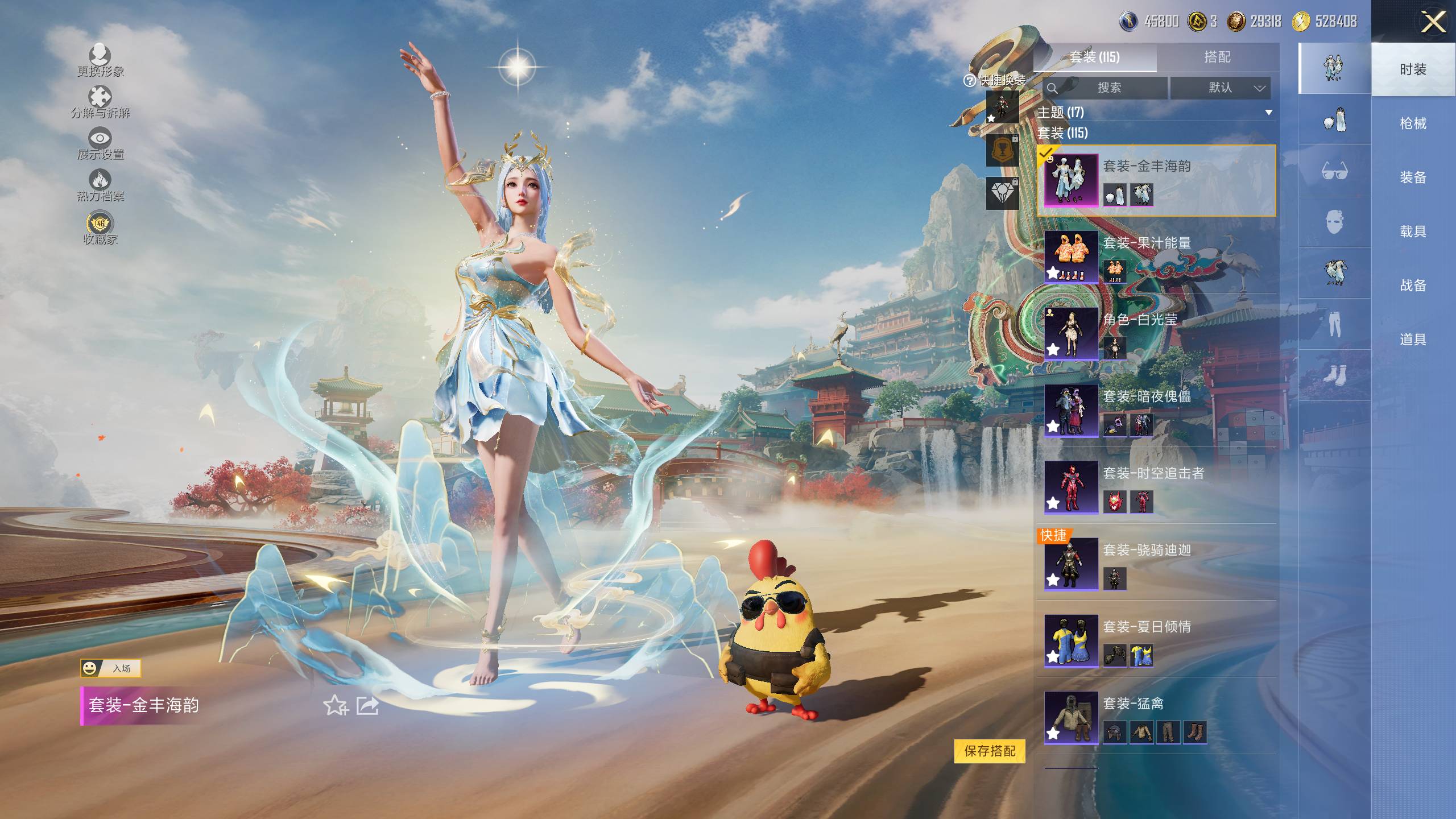This screenshot has width=1456, height=819.
Task: Close the wardrobe with the X button
Action: tap(1433, 23)
